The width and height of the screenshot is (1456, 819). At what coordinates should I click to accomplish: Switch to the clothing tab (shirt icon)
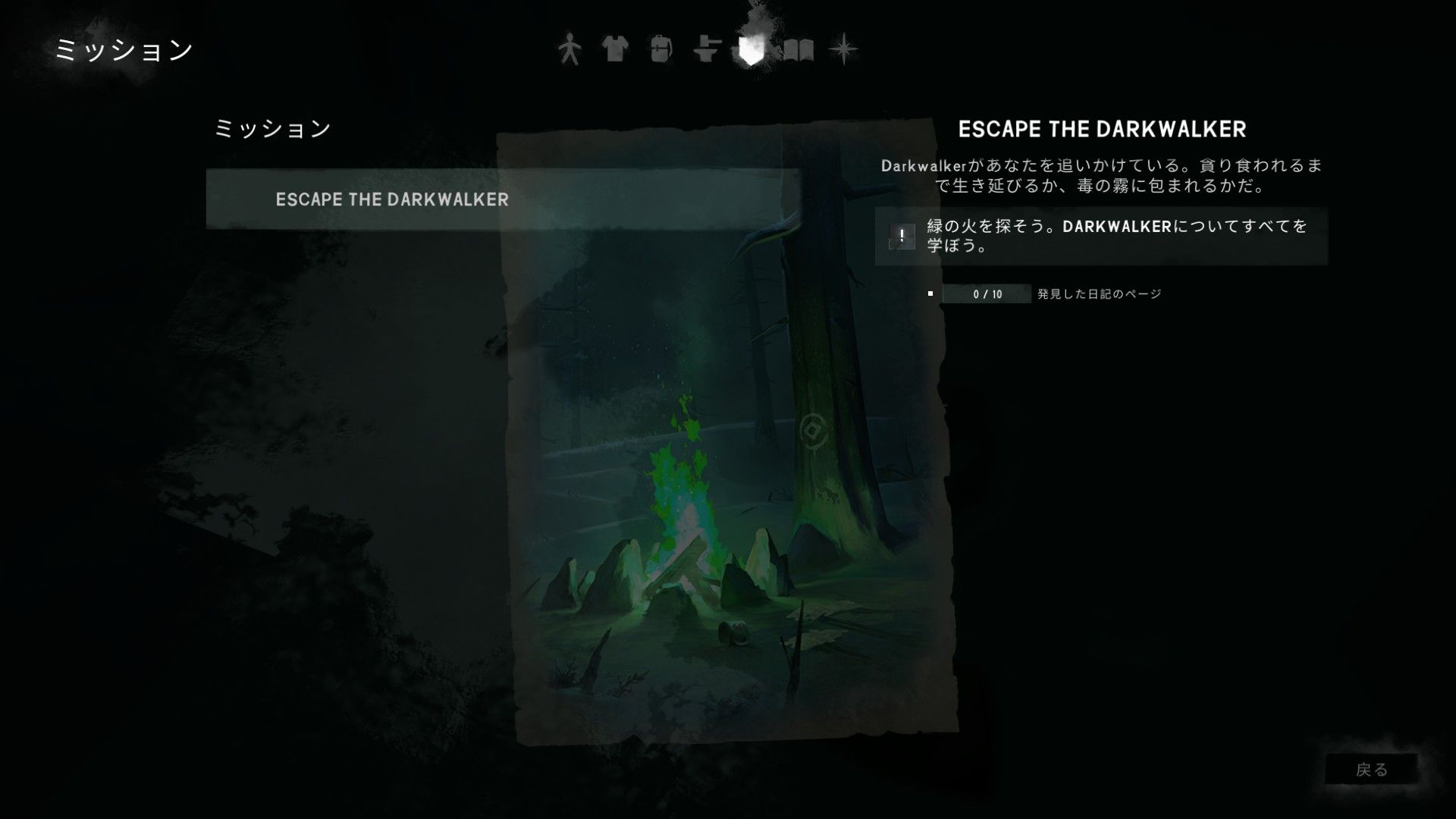615,50
